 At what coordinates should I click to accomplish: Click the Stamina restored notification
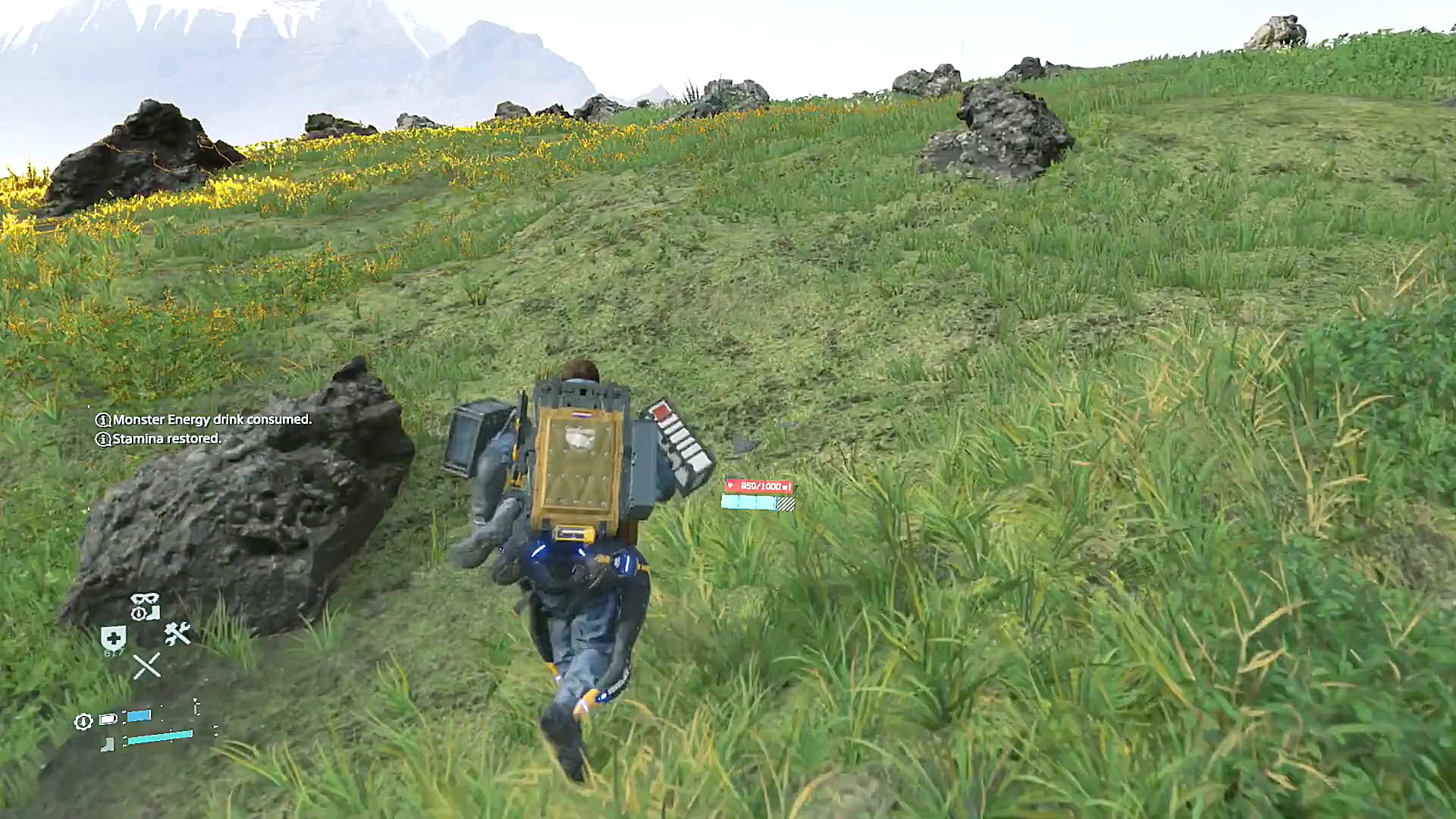[x=165, y=438]
